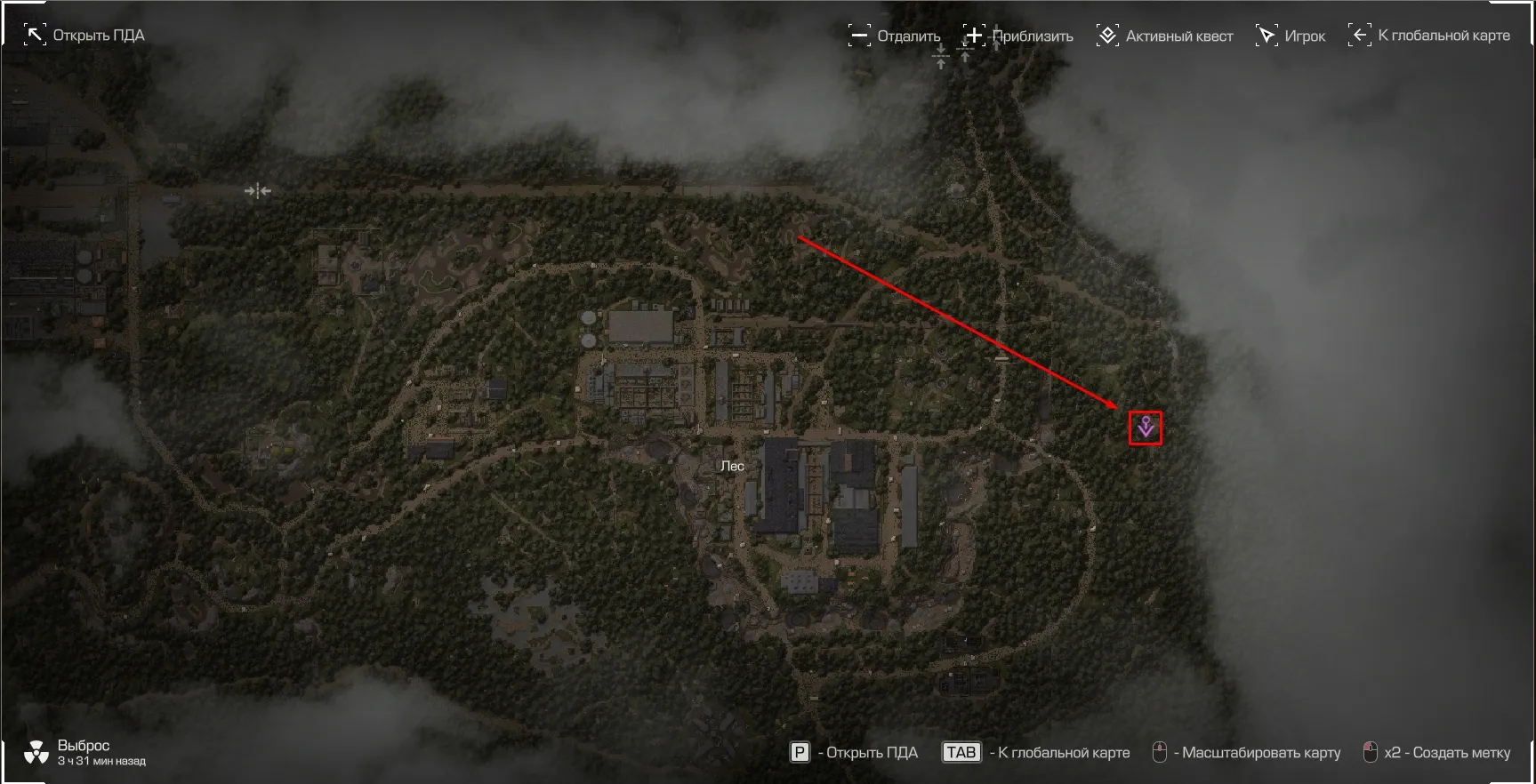Select the purple quest marker on the map
Screen dimensions: 1536x784
coord(1146,428)
